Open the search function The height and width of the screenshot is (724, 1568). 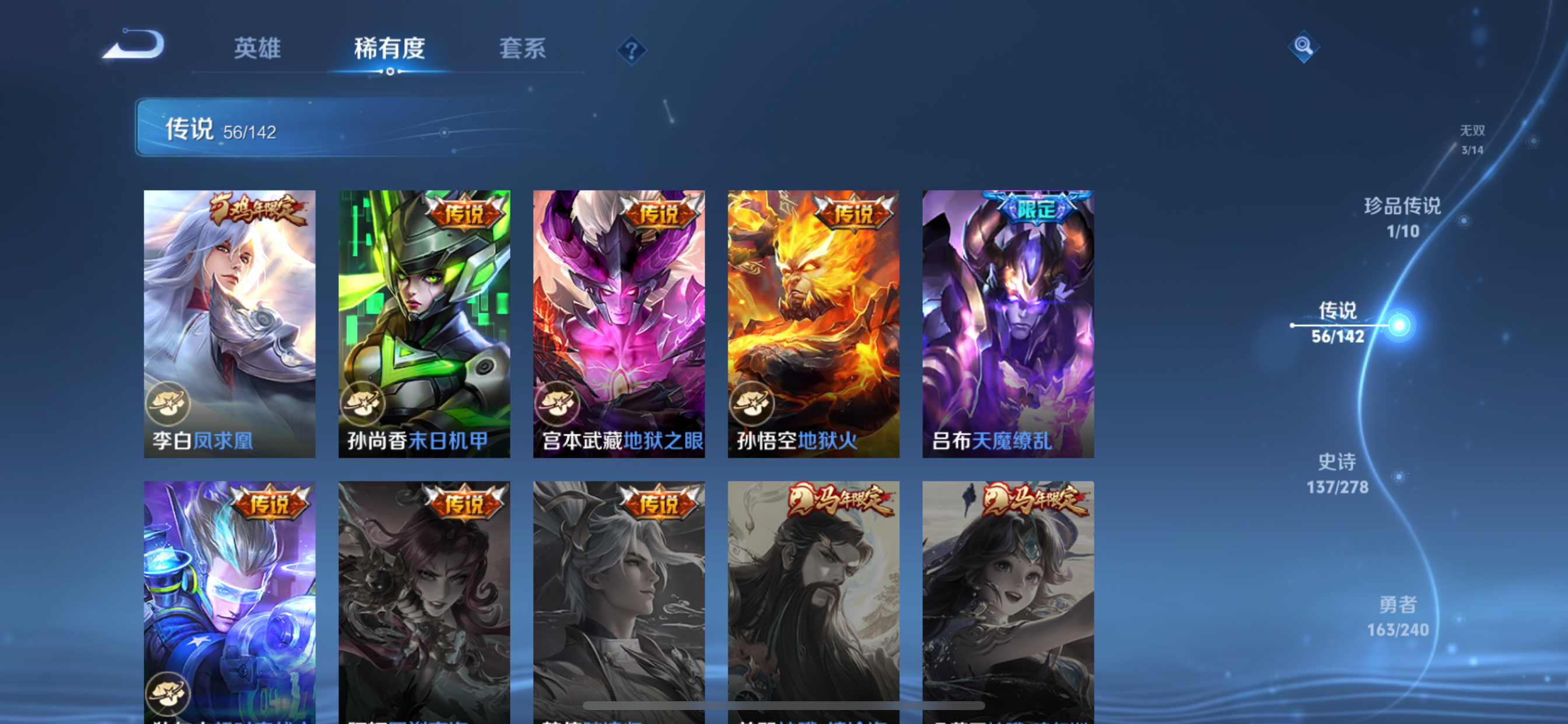click(x=1304, y=46)
